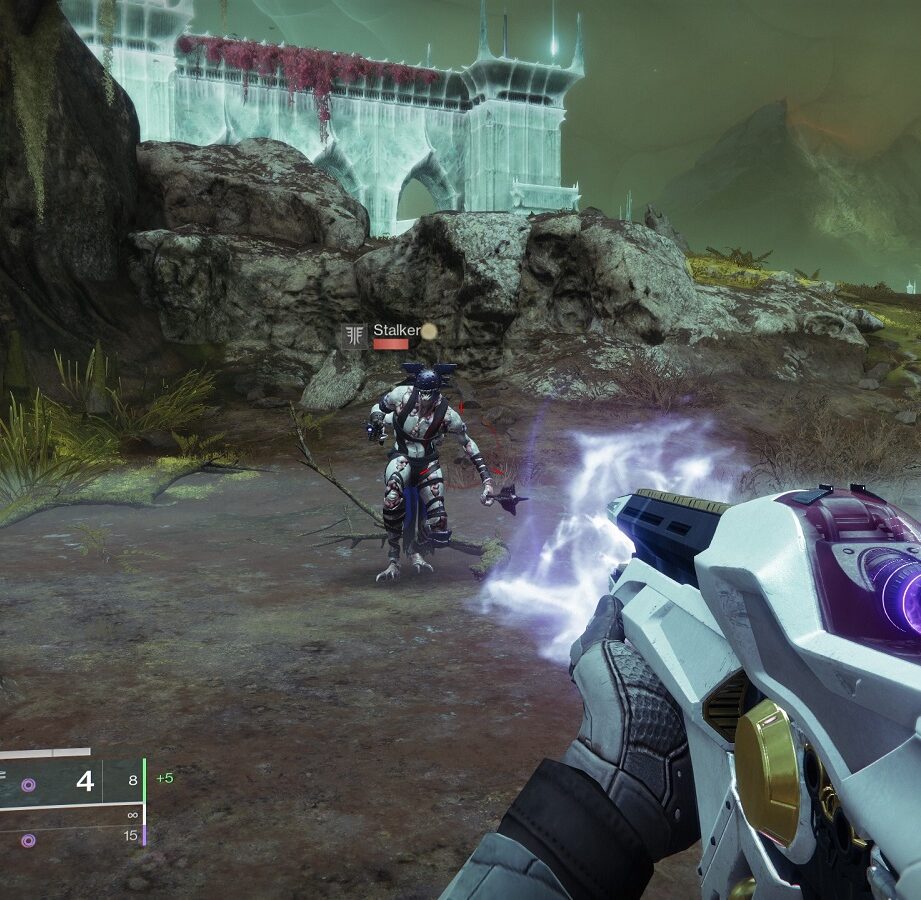This screenshot has width=921, height=900.
Task: Click the faction emblem beside the Stalker name
Action: (353, 336)
